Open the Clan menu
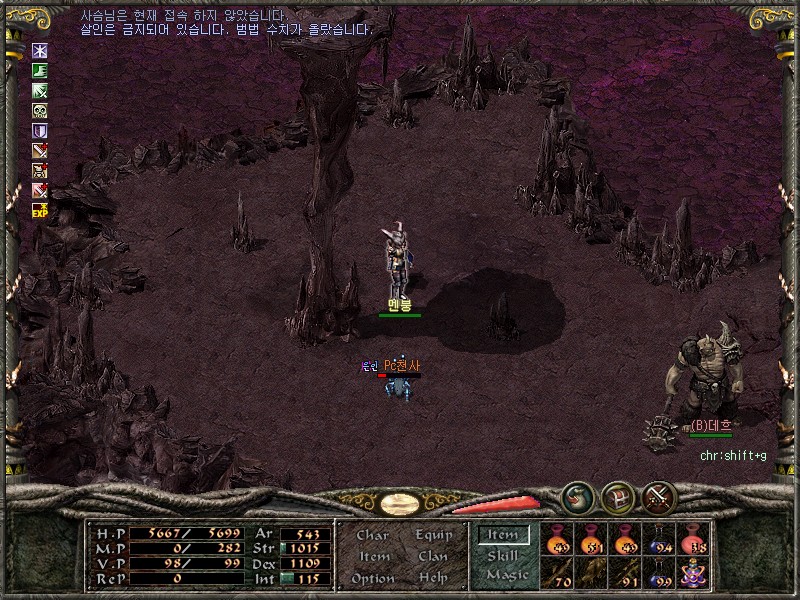 click(433, 556)
